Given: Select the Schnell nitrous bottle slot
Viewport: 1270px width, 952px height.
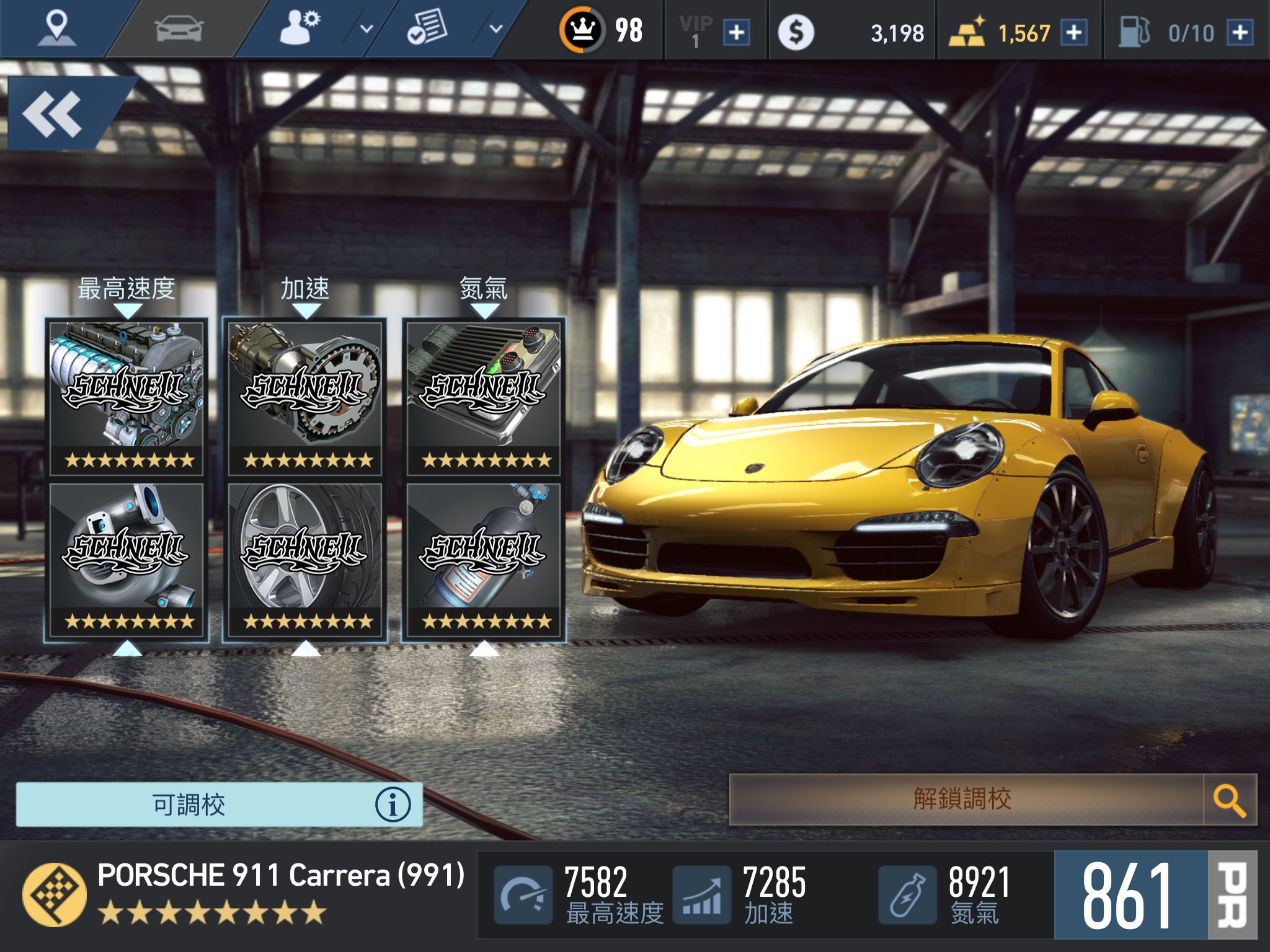Looking at the screenshot, I should tap(484, 559).
